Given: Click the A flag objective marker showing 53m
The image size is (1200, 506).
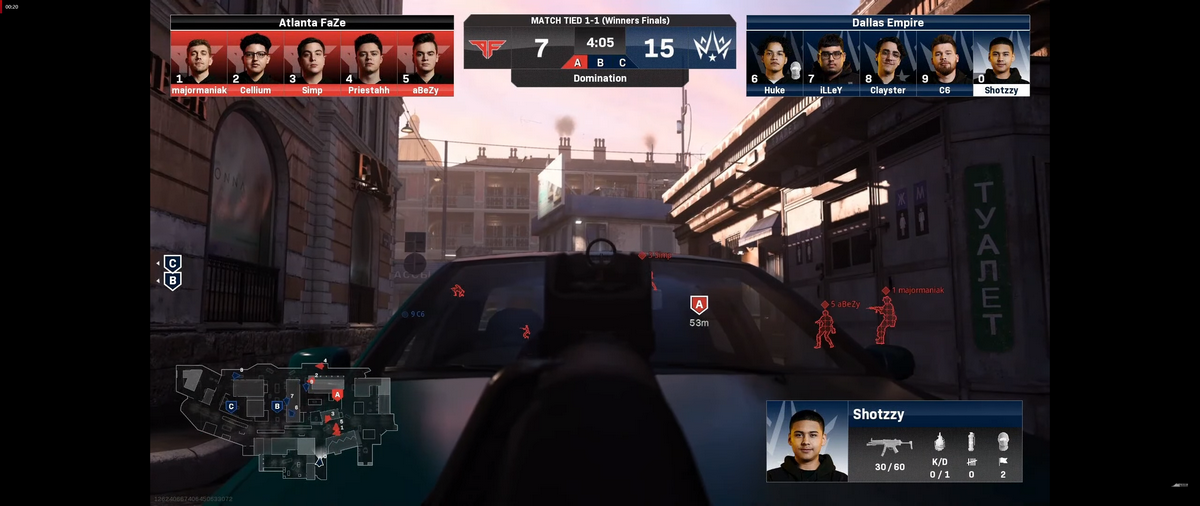Looking at the screenshot, I should point(699,305).
